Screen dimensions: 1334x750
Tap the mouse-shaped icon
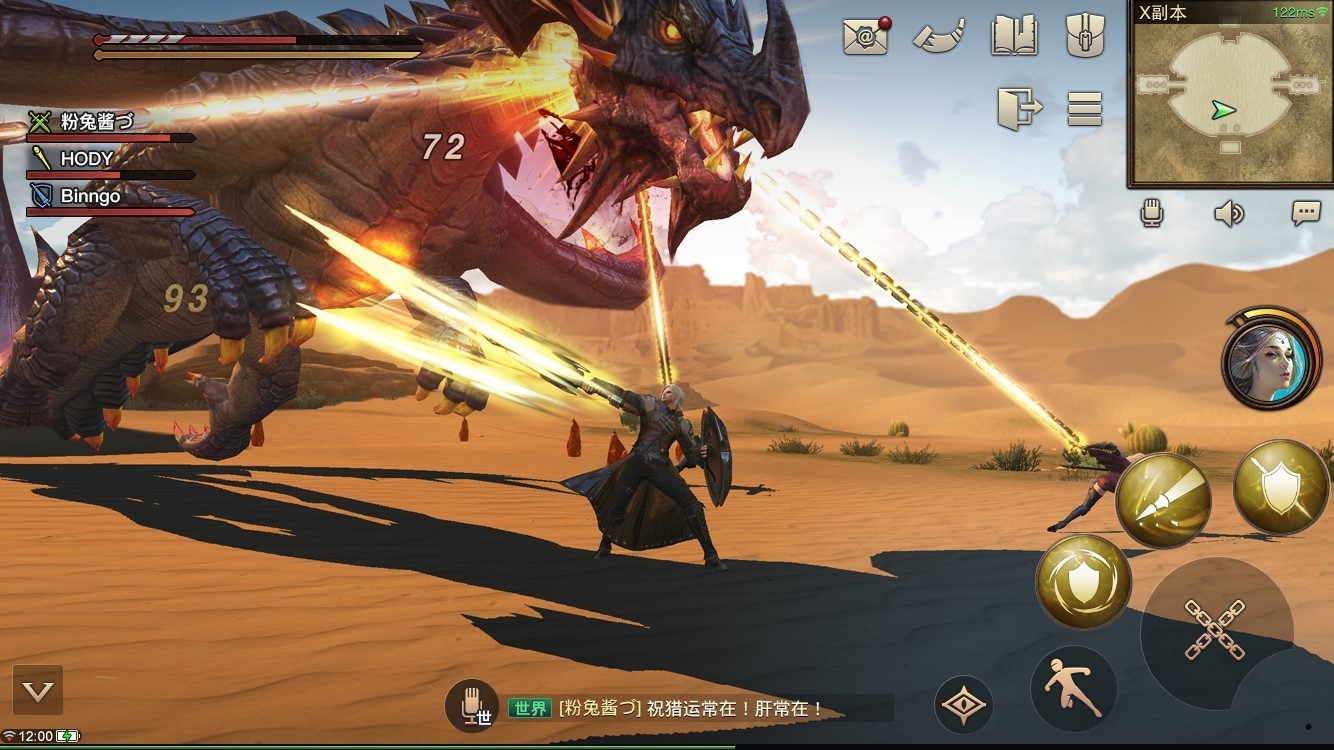tap(1084, 36)
